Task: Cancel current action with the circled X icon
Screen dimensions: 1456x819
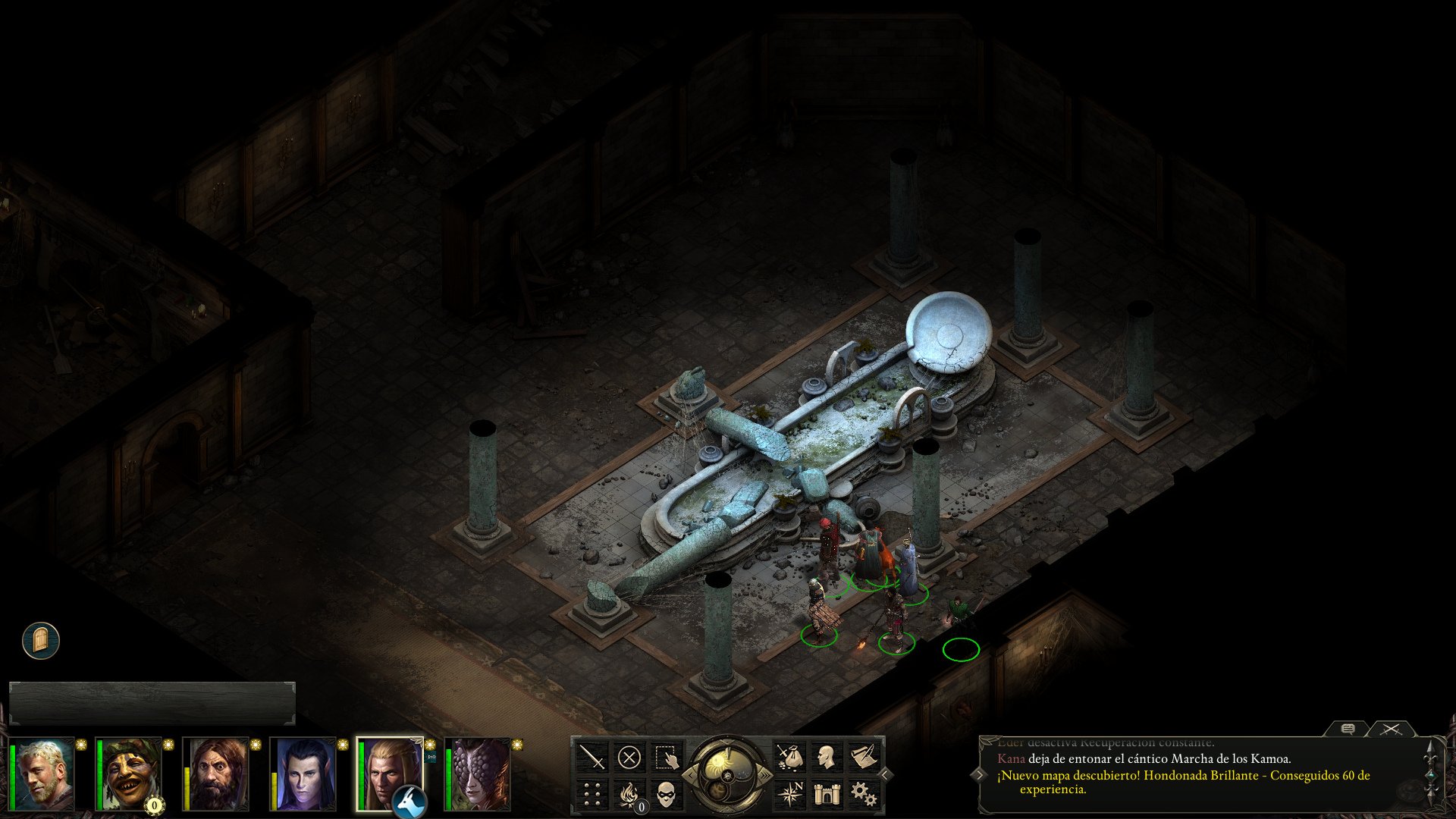Action: pyautogui.click(x=629, y=757)
